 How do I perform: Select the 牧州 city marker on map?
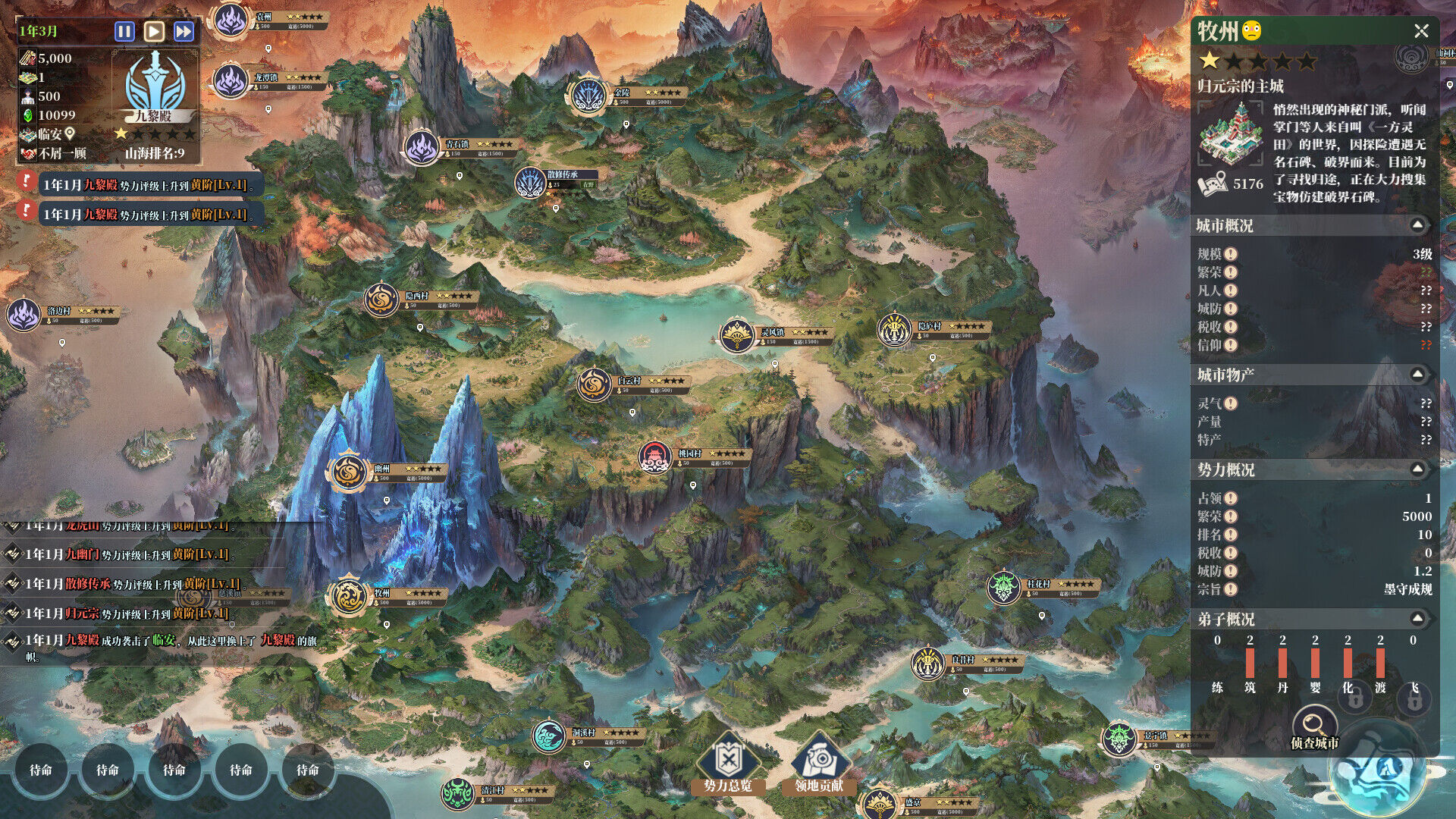point(348,596)
